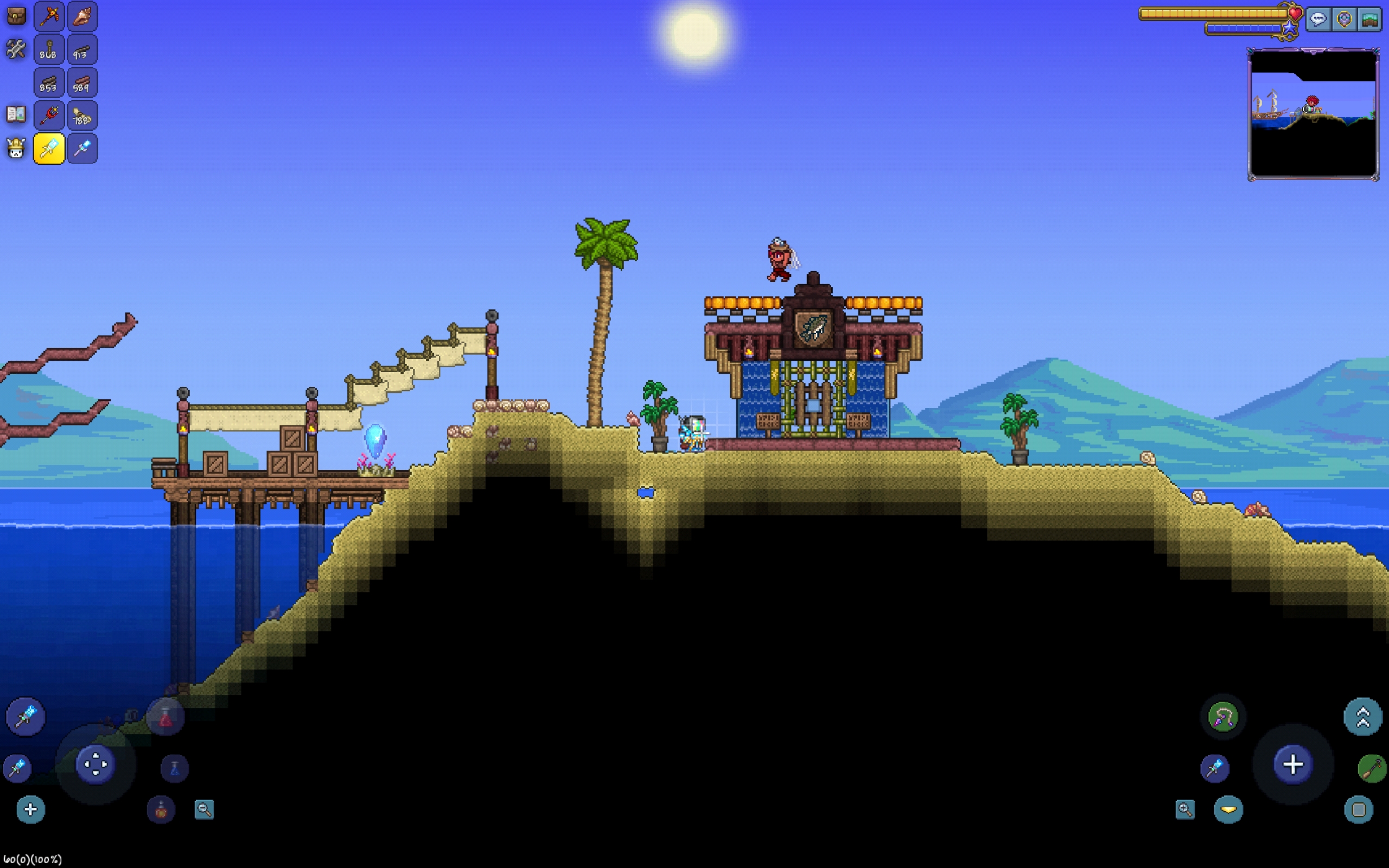Use the red healing potion quick button

[165, 718]
